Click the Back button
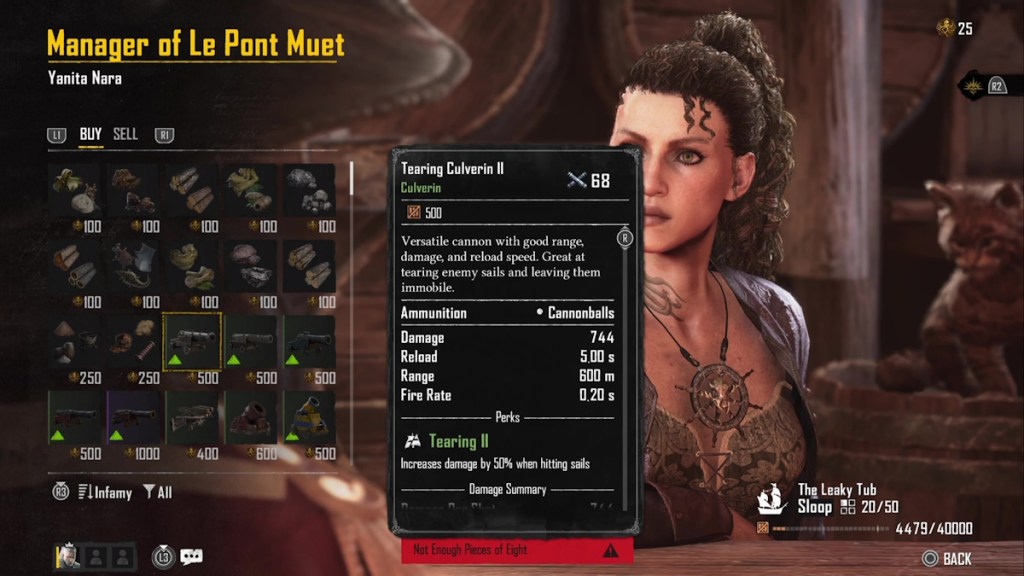This screenshot has height=576, width=1024. [x=946, y=558]
